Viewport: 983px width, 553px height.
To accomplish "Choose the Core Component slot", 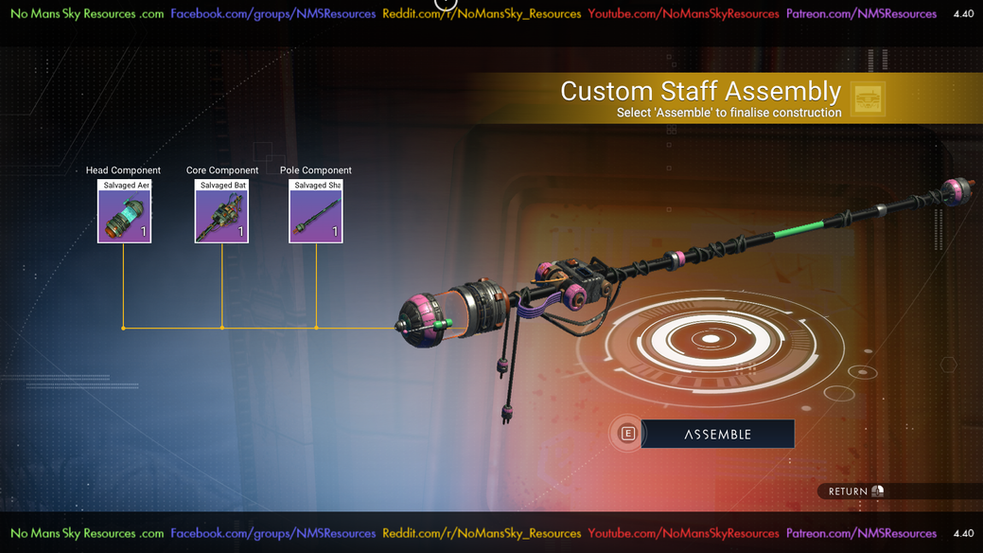I will click(x=221, y=212).
